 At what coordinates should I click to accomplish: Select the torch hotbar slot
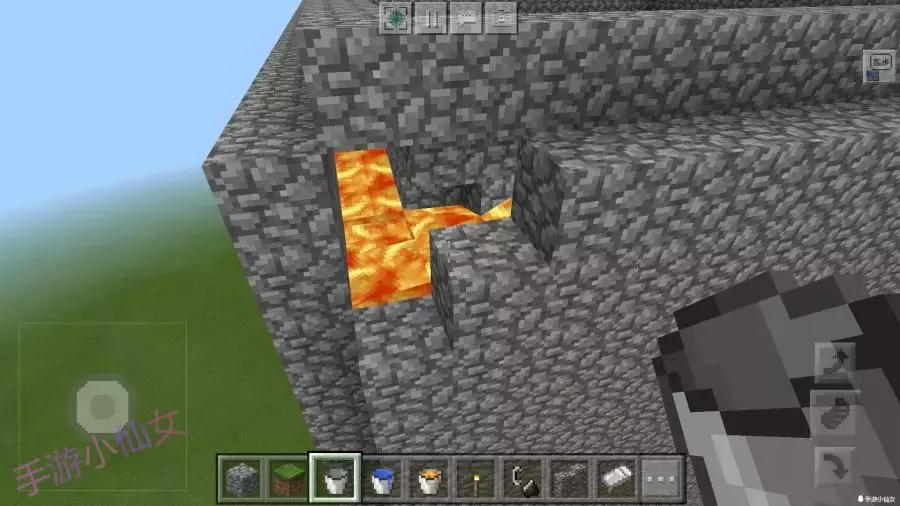point(478,478)
